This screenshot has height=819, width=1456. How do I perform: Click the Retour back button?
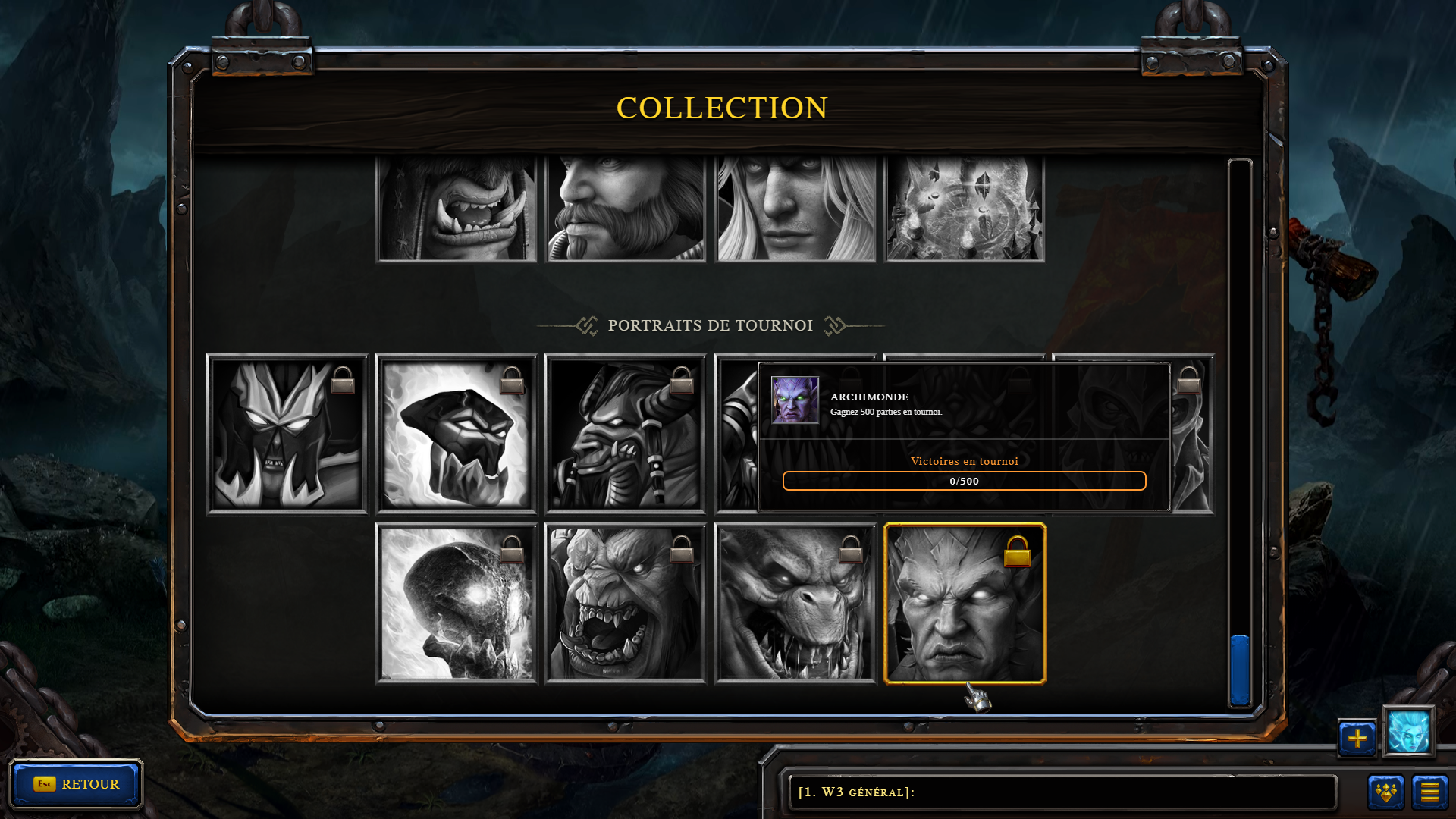pyautogui.click(x=76, y=783)
